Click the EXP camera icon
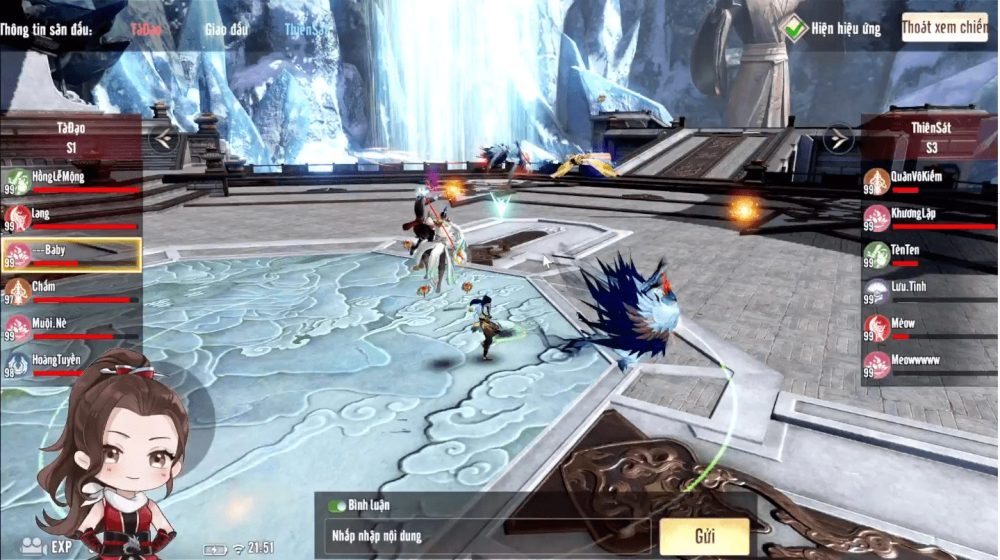This screenshot has width=1000, height=560. pyautogui.click(x=36, y=546)
